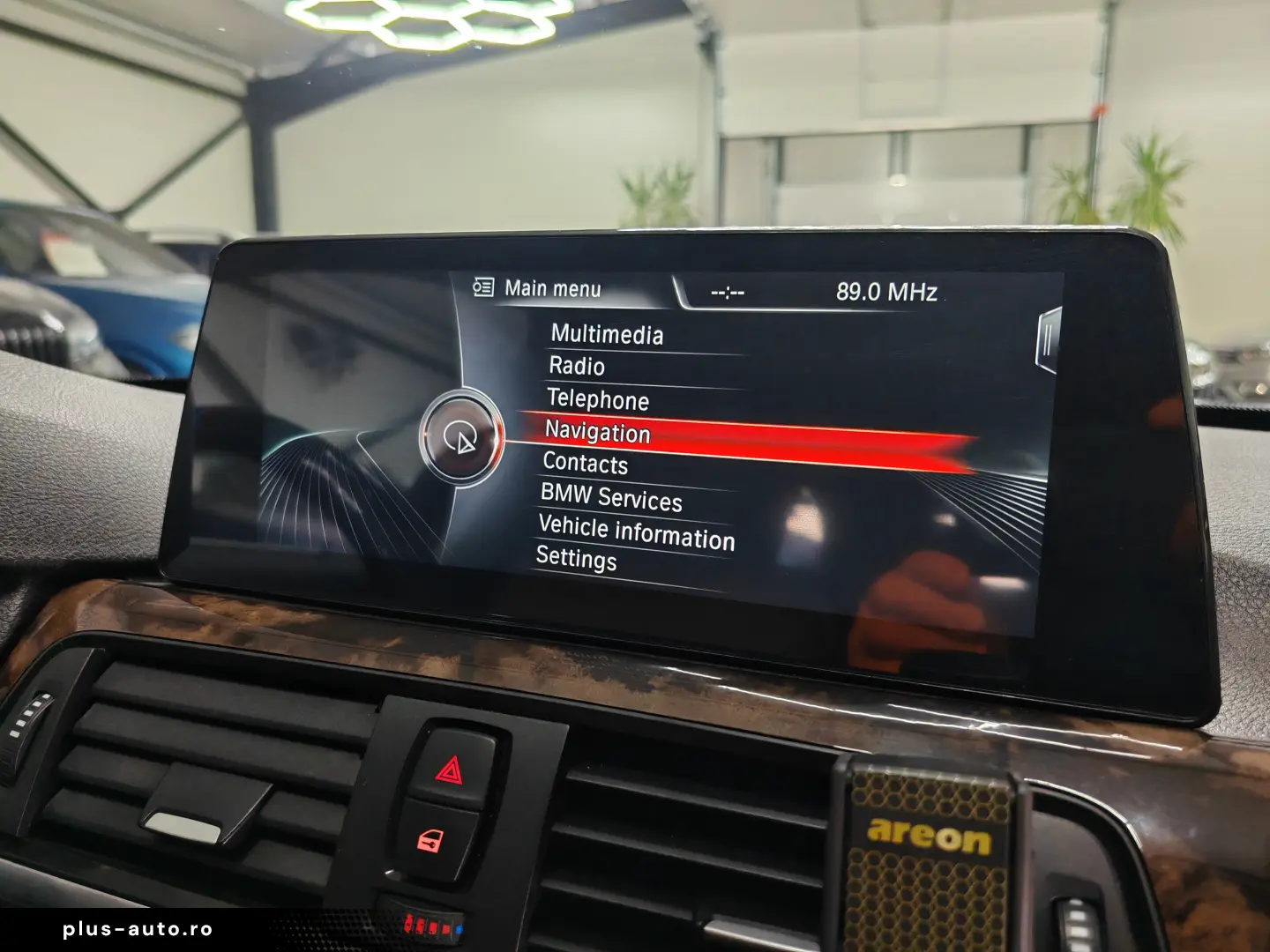Open the Multimedia menu entry

pyautogui.click(x=608, y=335)
